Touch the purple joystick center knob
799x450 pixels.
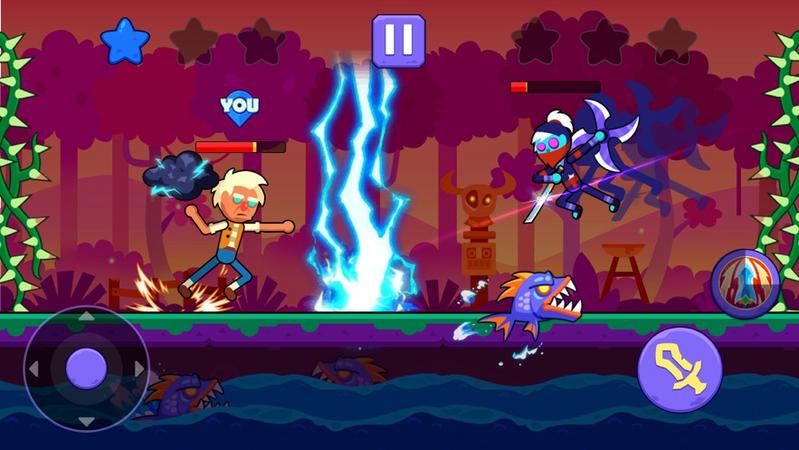86,369
